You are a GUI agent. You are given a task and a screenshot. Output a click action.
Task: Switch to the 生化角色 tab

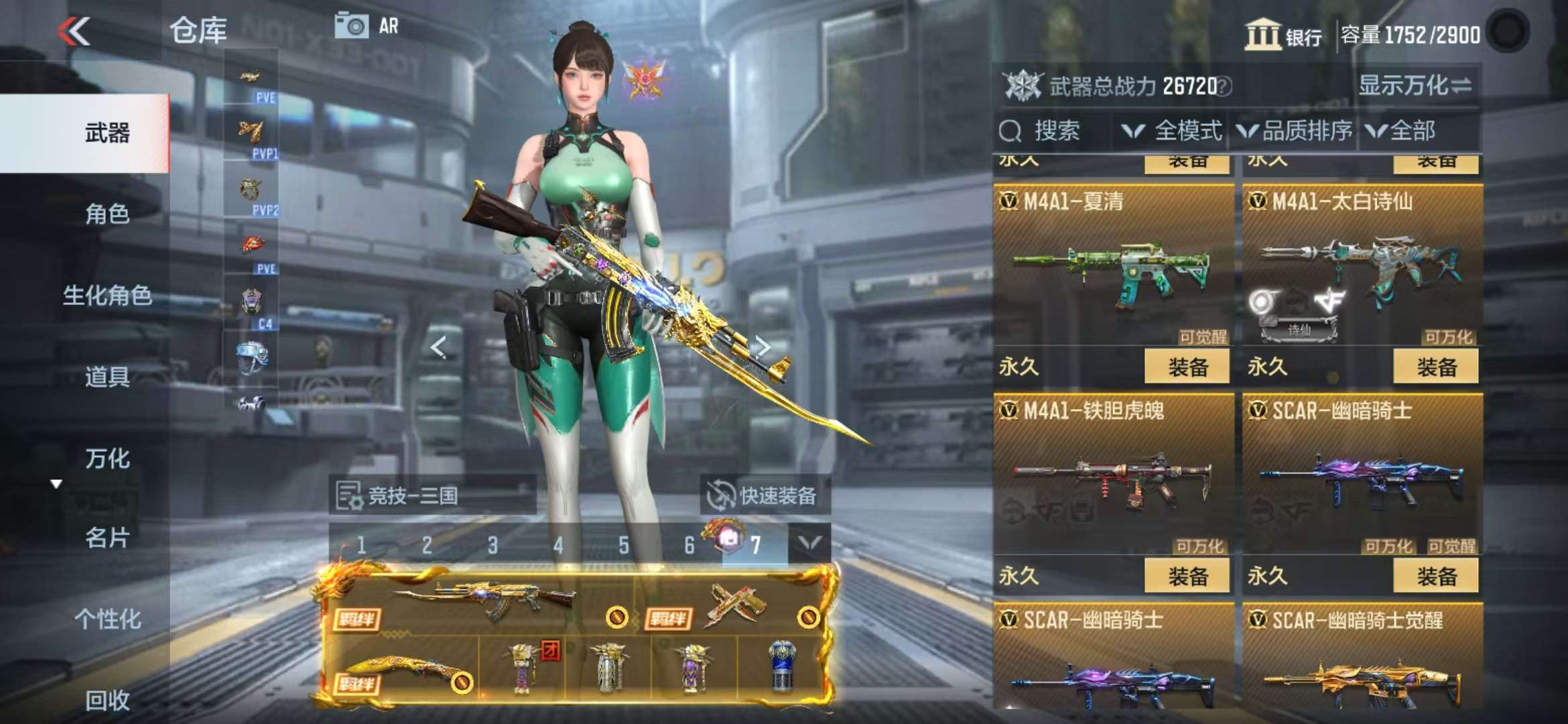tap(107, 295)
